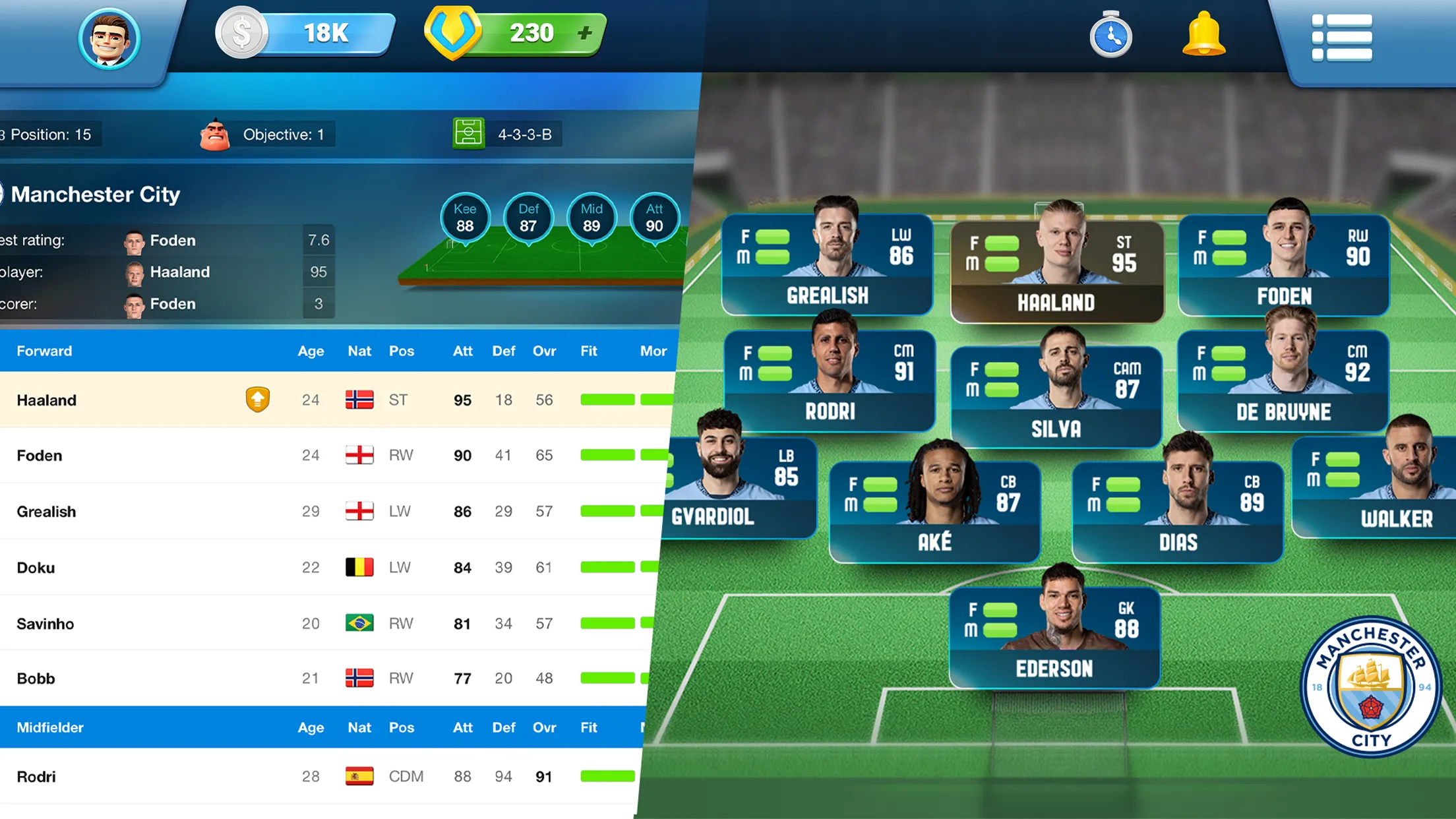The image size is (1456, 819).
Task: Open the manager avatar profile
Action: [x=109, y=38]
